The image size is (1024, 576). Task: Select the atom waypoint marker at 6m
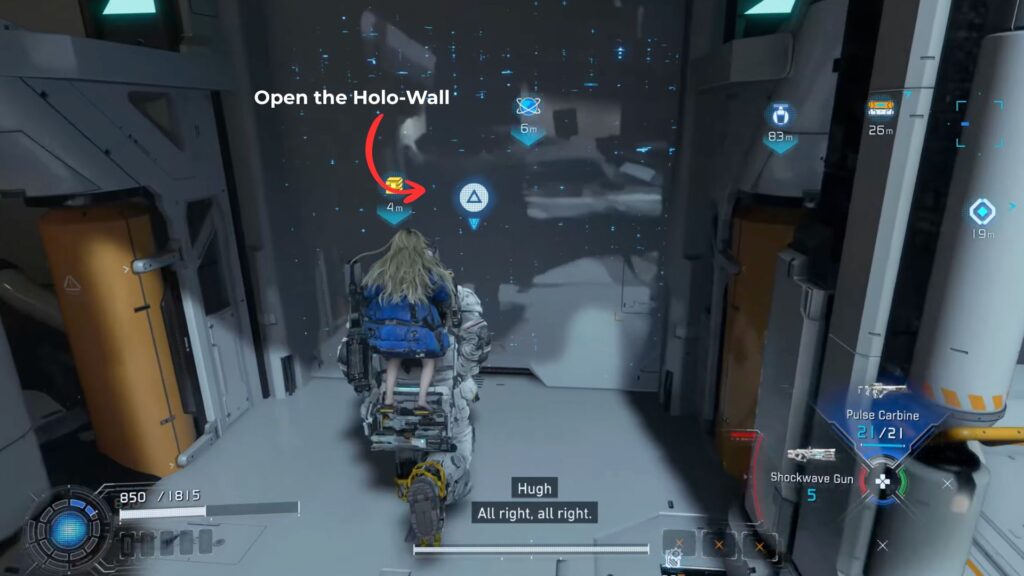527,106
